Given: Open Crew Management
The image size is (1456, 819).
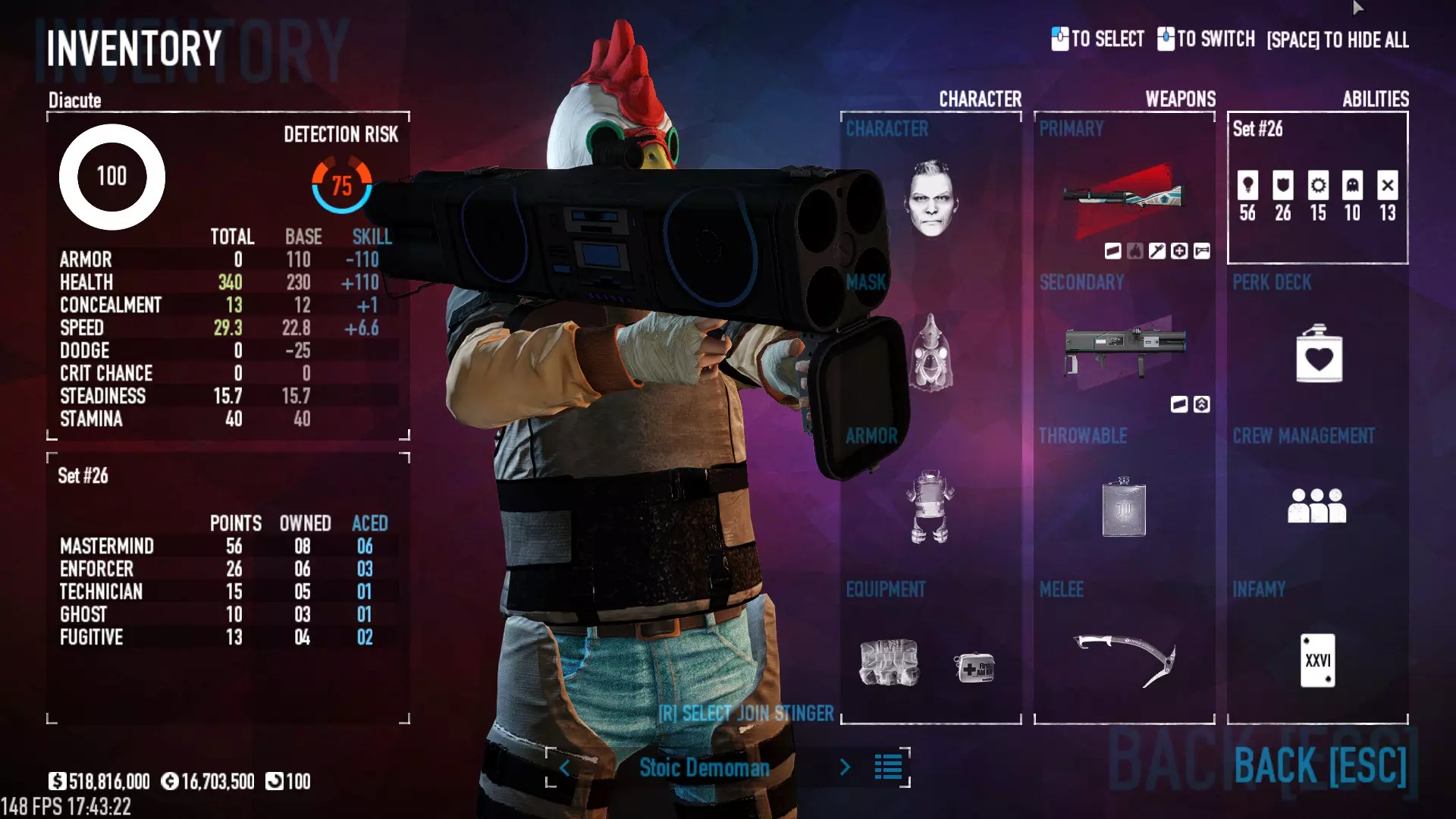Looking at the screenshot, I should [x=1317, y=505].
